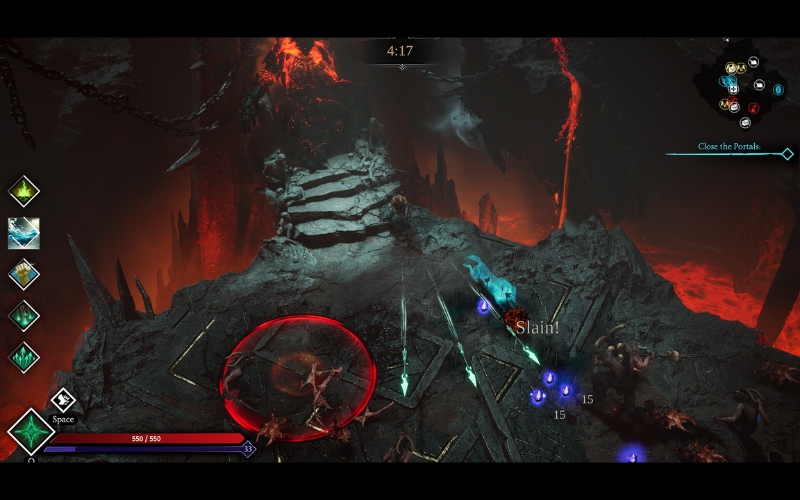Click the blue portal marker on minimap

point(778,90)
